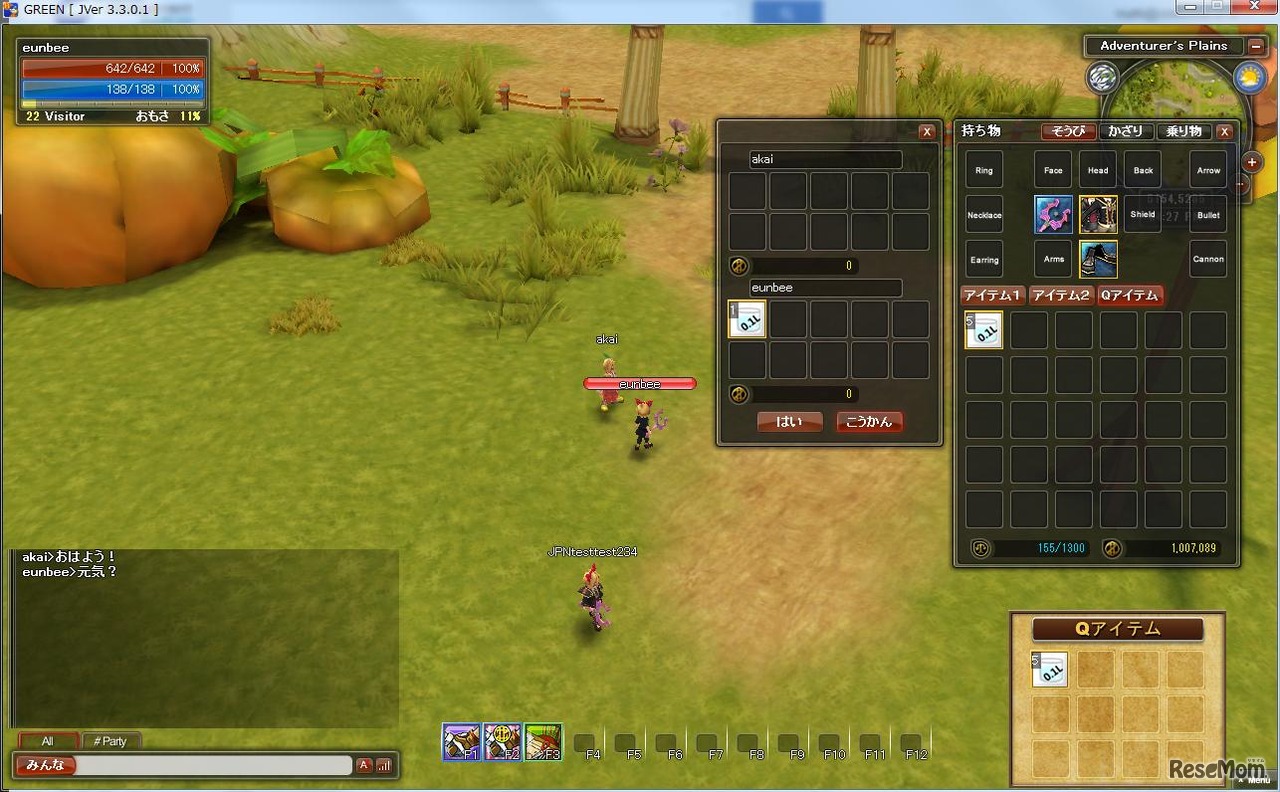Open the かざり tab in inventory
This screenshot has height=792, width=1280.
pyautogui.click(x=1125, y=131)
